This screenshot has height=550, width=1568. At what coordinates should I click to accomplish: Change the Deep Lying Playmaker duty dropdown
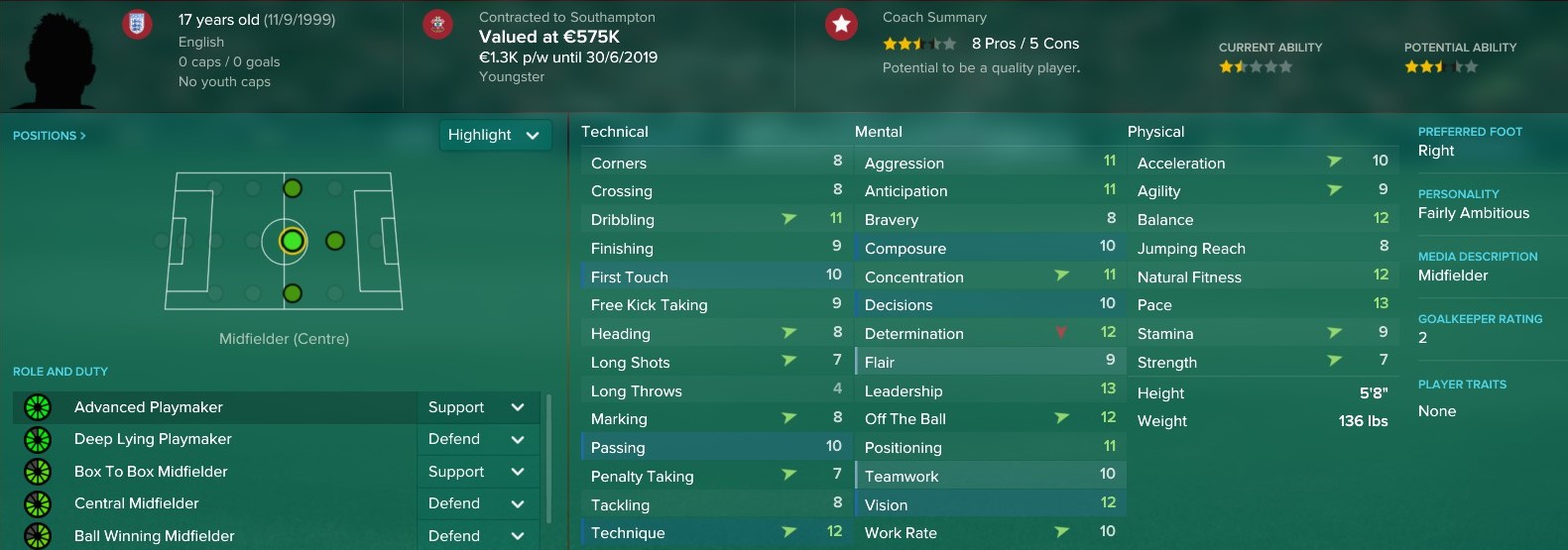477,439
